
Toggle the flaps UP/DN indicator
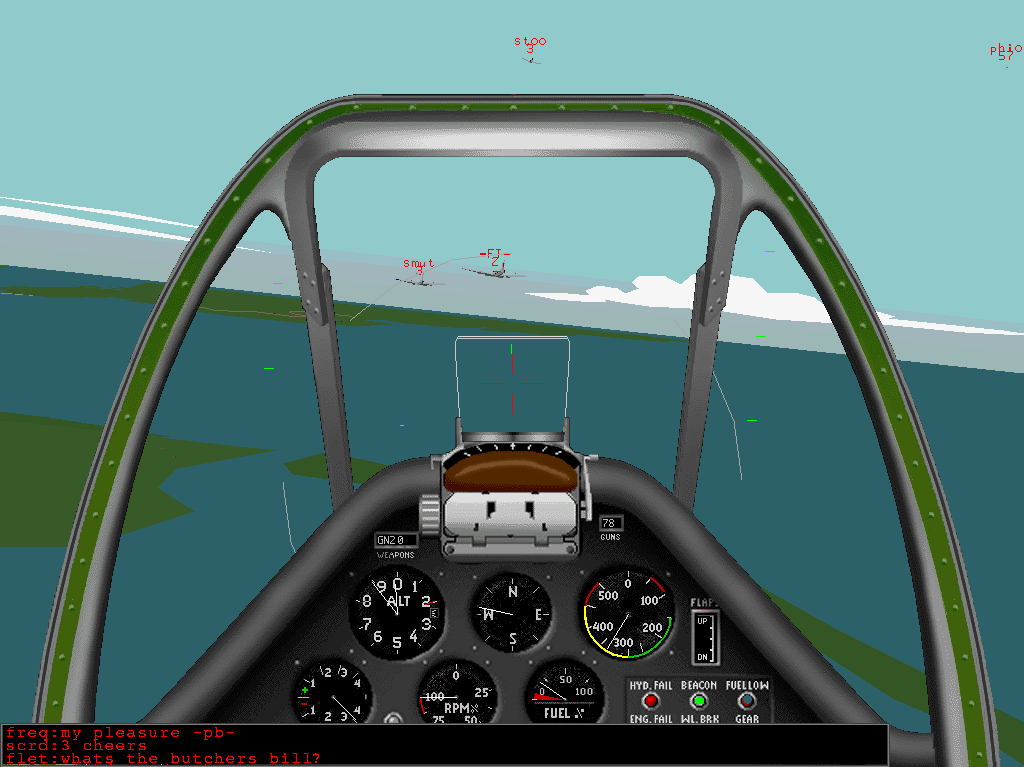pyautogui.click(x=705, y=636)
